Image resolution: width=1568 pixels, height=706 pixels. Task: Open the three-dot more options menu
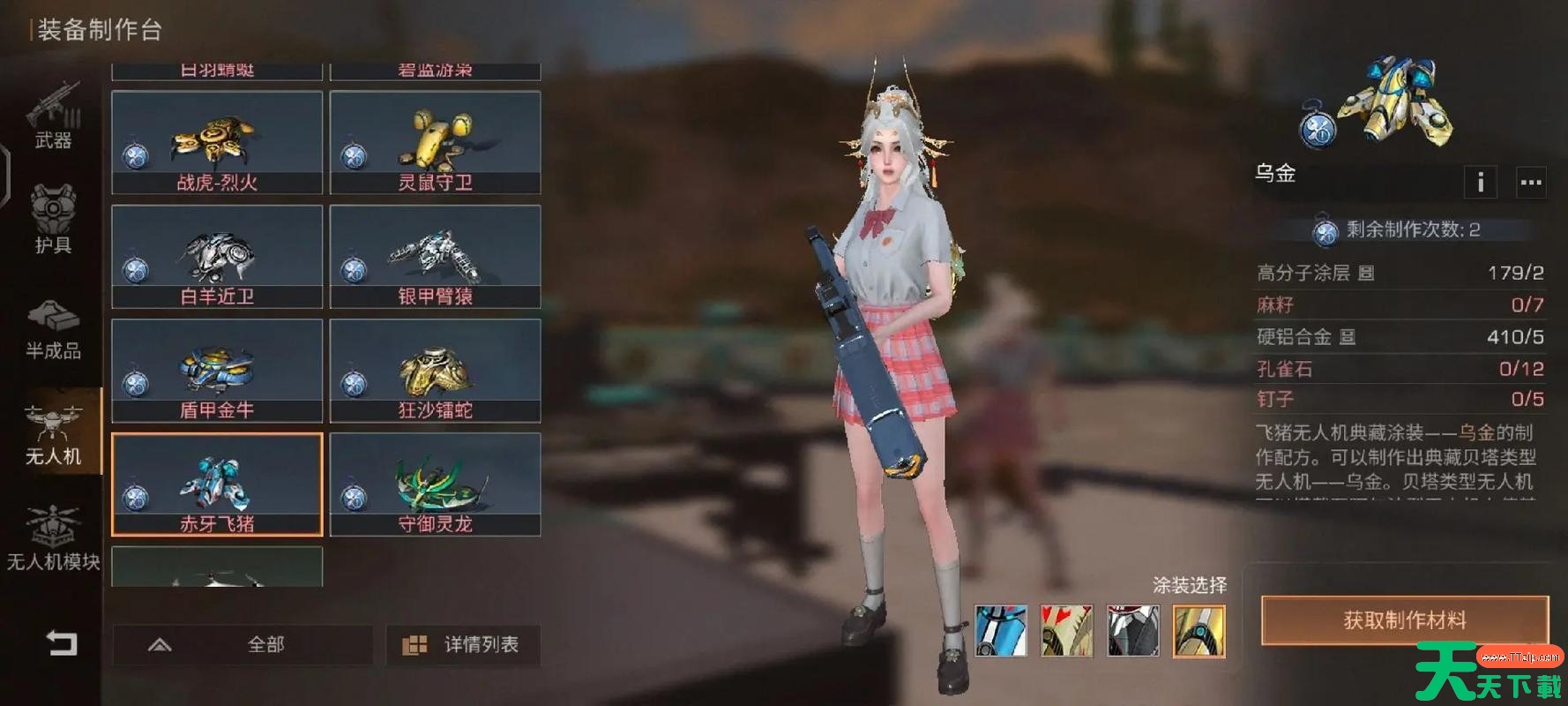[x=1531, y=183]
